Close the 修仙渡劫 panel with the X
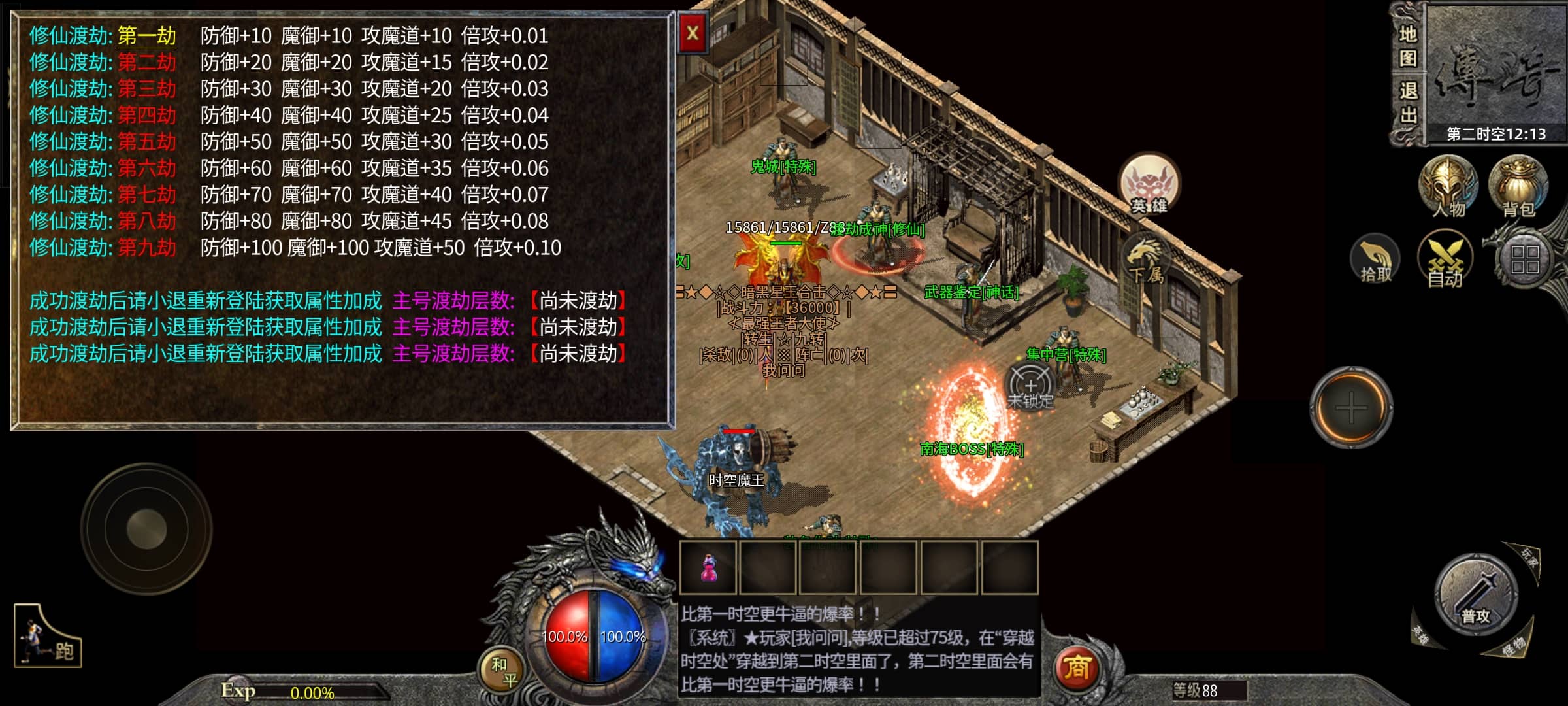The height and width of the screenshot is (706, 1568). tap(693, 33)
